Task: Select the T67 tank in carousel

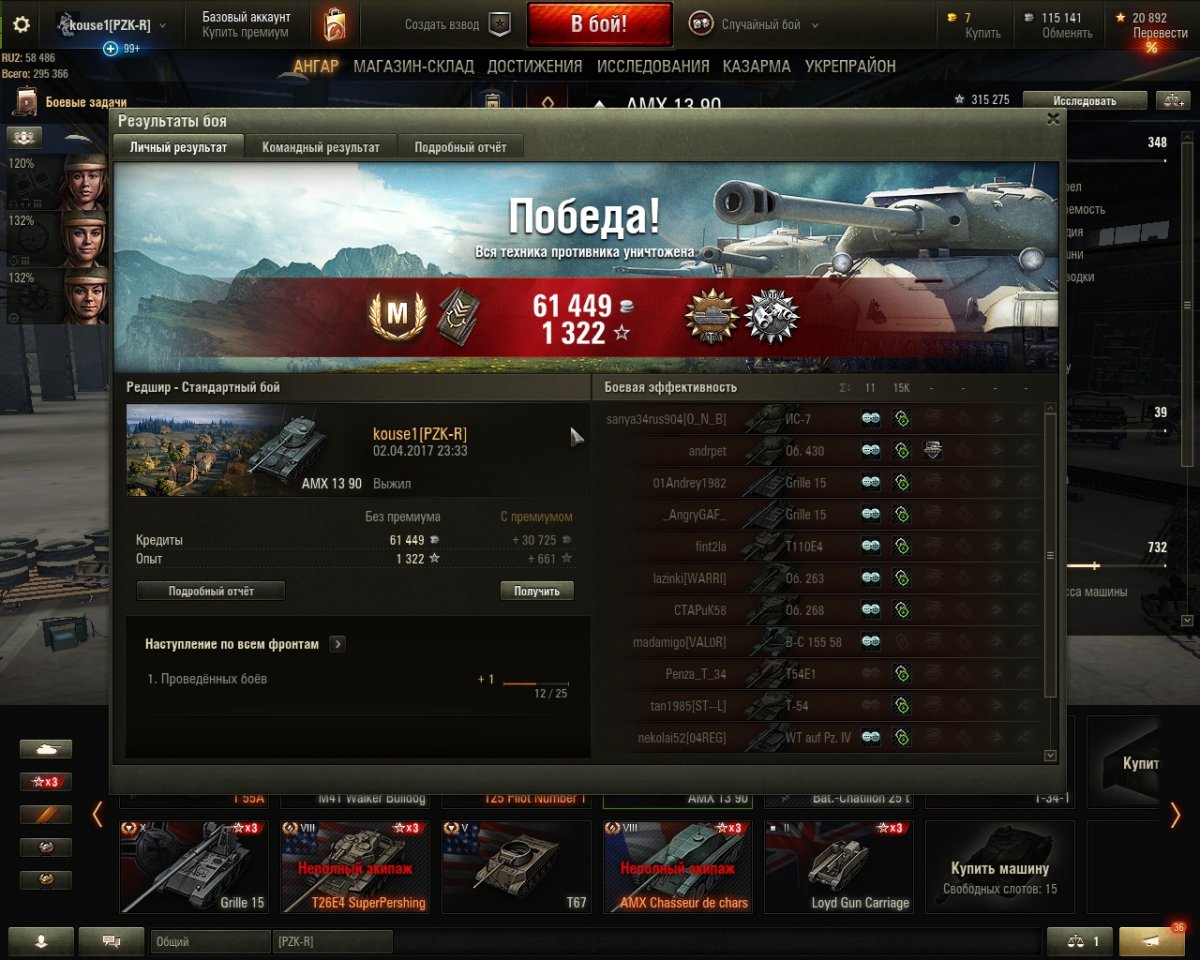Action: tap(516, 867)
